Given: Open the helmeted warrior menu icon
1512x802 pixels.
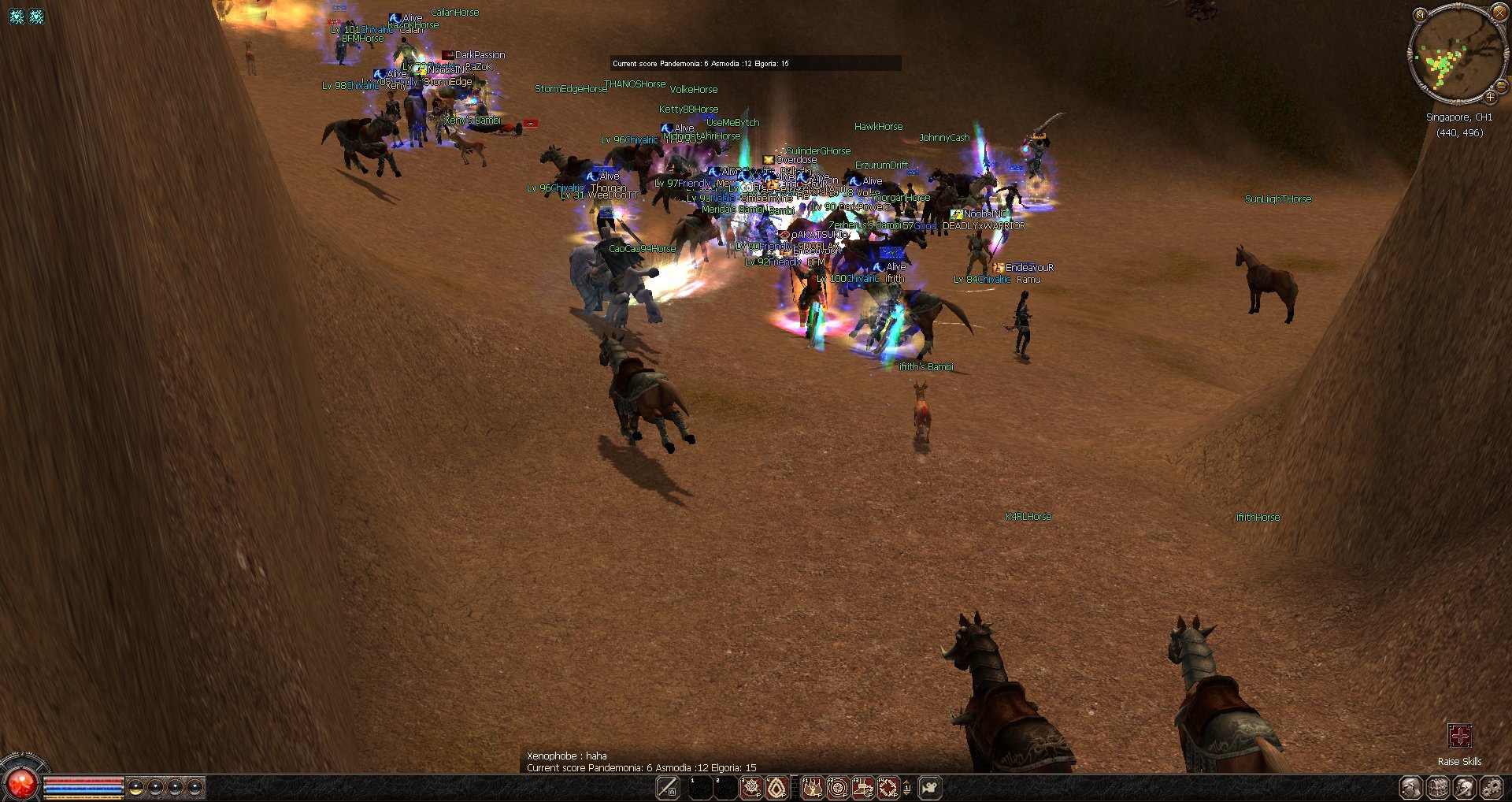Looking at the screenshot, I should point(1465,787).
